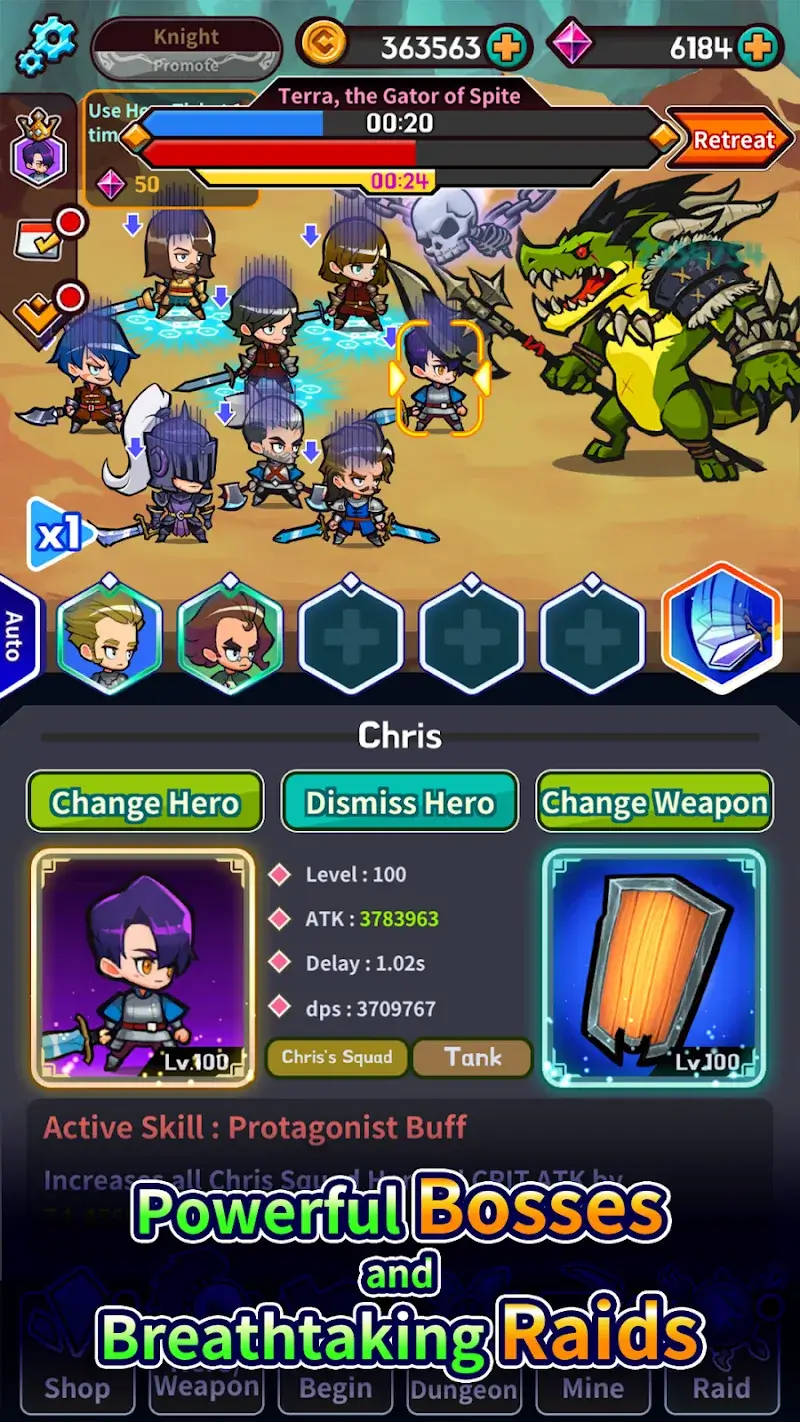Activate the sword slash skill
Viewport: 800px width, 1422px height.
721,628
